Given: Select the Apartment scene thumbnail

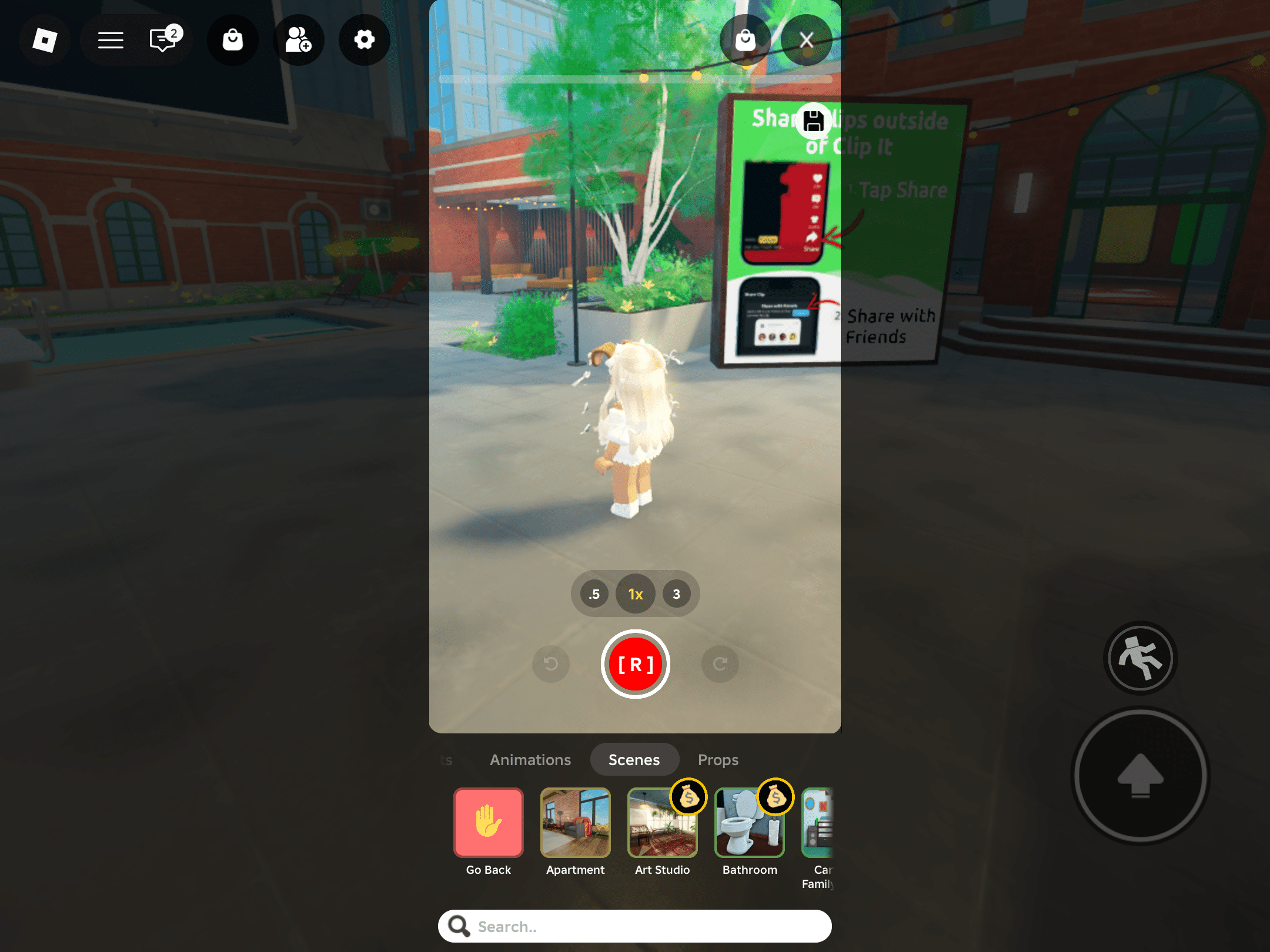Looking at the screenshot, I should 575,823.
